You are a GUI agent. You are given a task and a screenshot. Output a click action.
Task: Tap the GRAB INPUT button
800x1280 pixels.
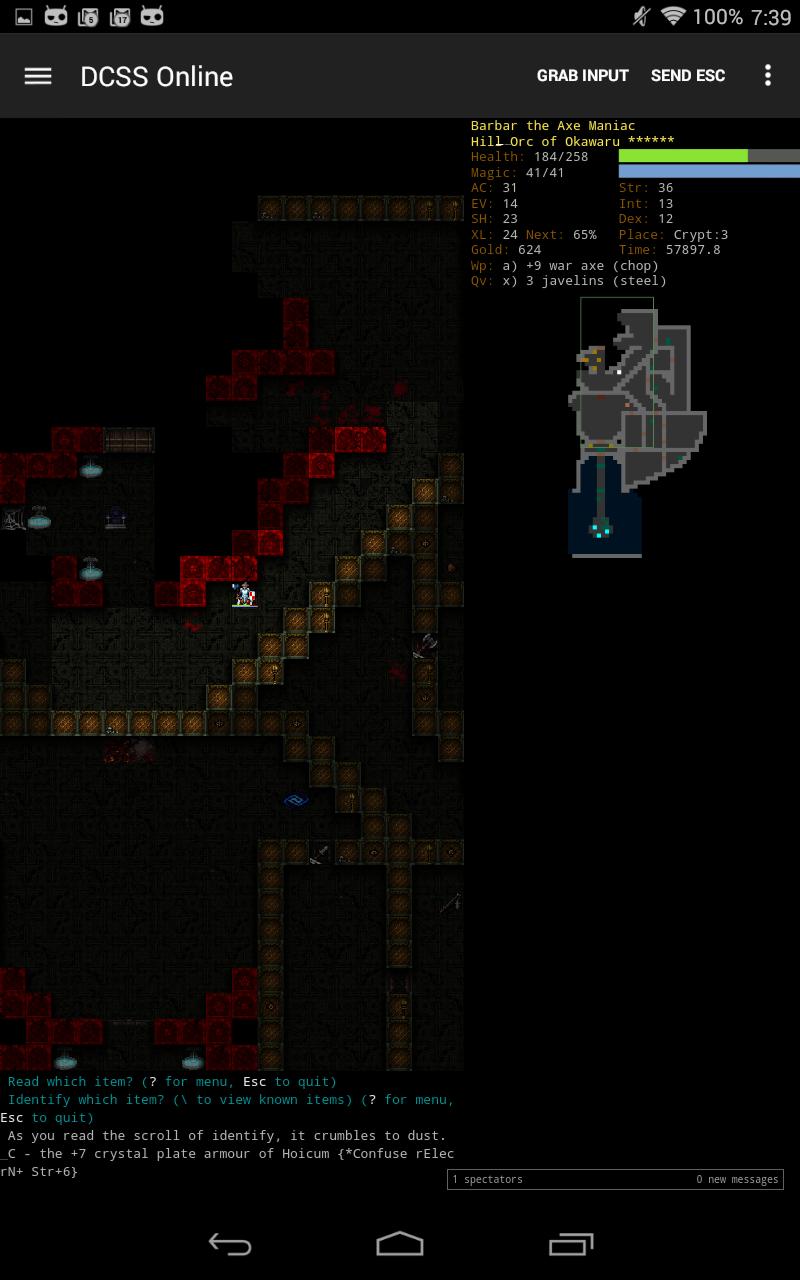point(582,76)
